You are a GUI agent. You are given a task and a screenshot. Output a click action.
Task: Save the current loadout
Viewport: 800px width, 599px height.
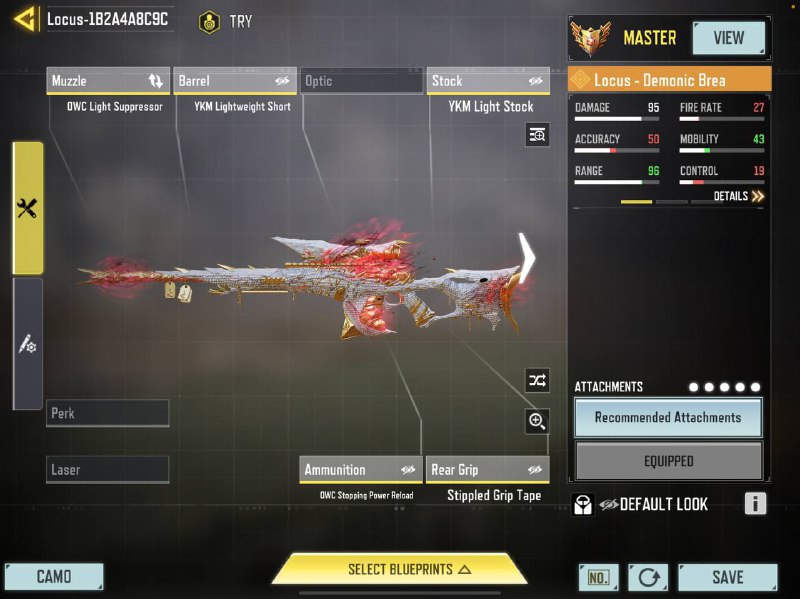coord(727,577)
